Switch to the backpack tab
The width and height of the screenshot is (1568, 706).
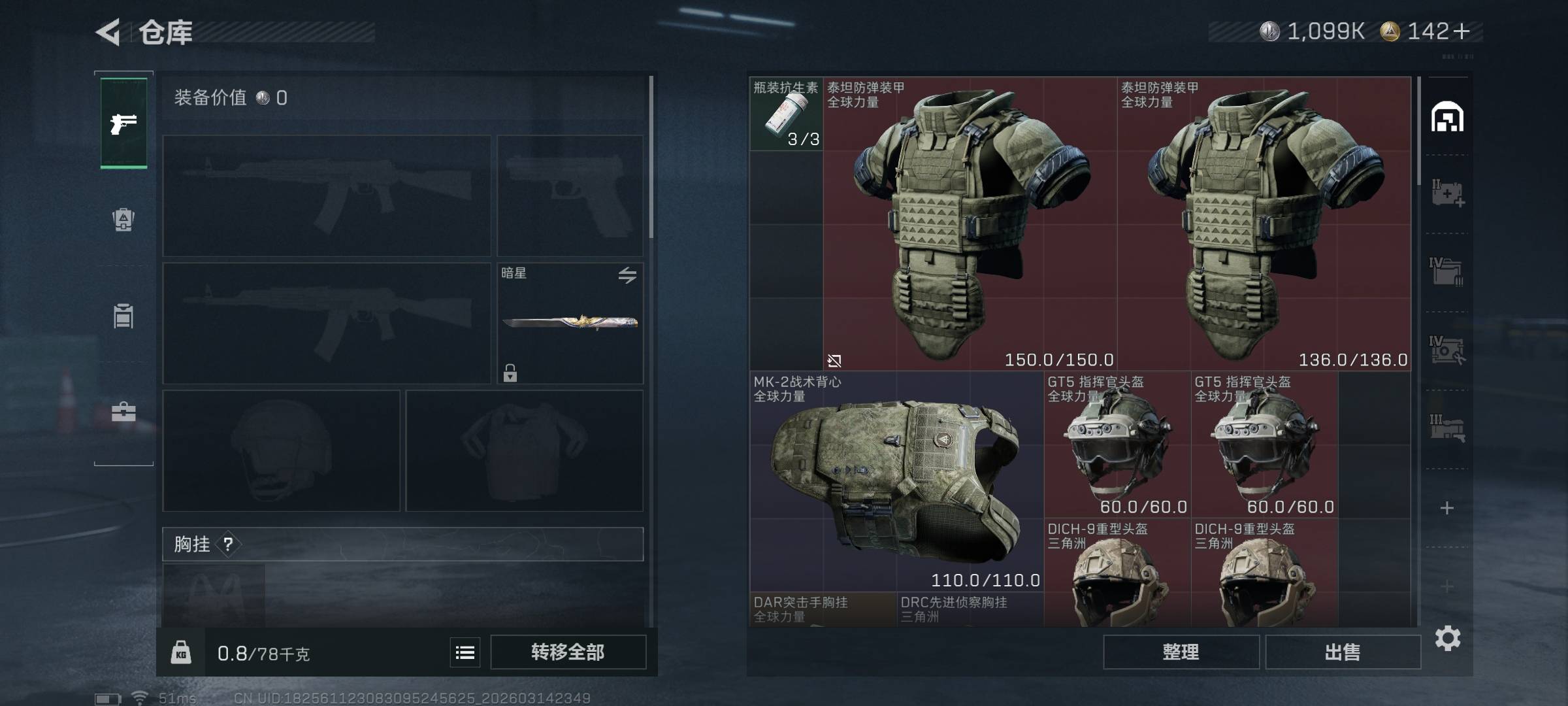pyautogui.click(x=123, y=220)
